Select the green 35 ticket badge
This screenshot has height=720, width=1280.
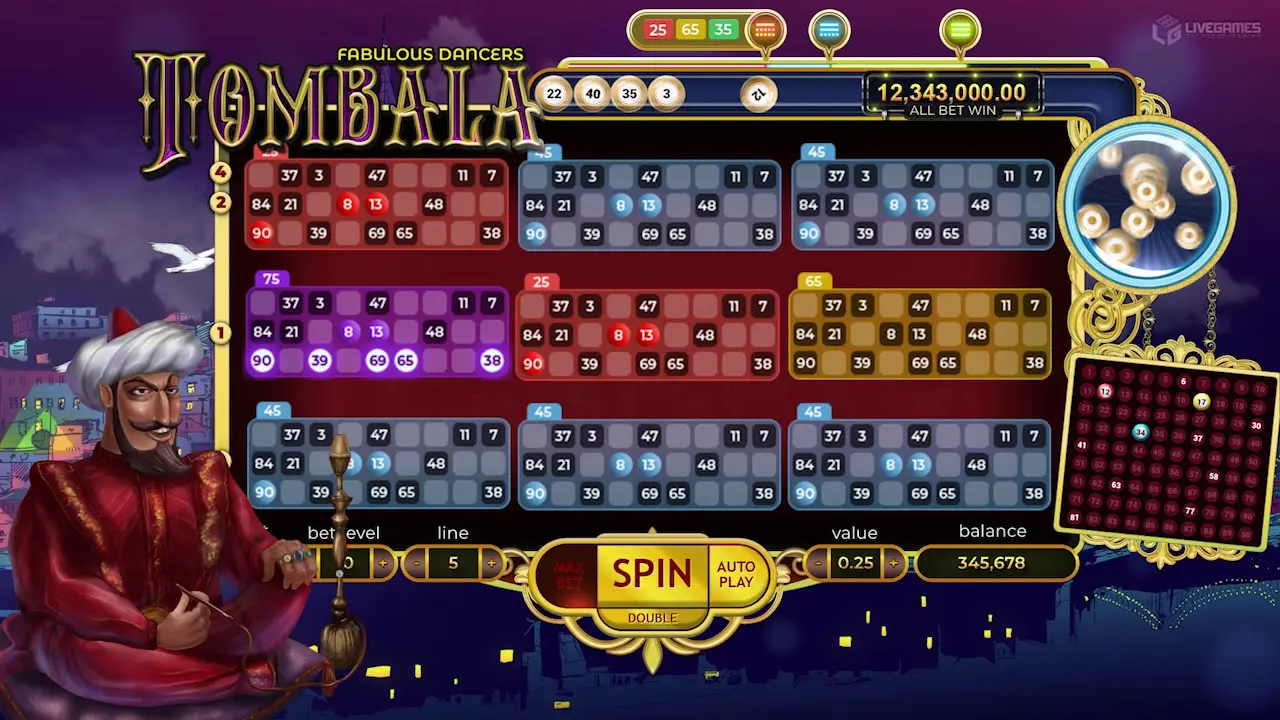pyautogui.click(x=722, y=30)
